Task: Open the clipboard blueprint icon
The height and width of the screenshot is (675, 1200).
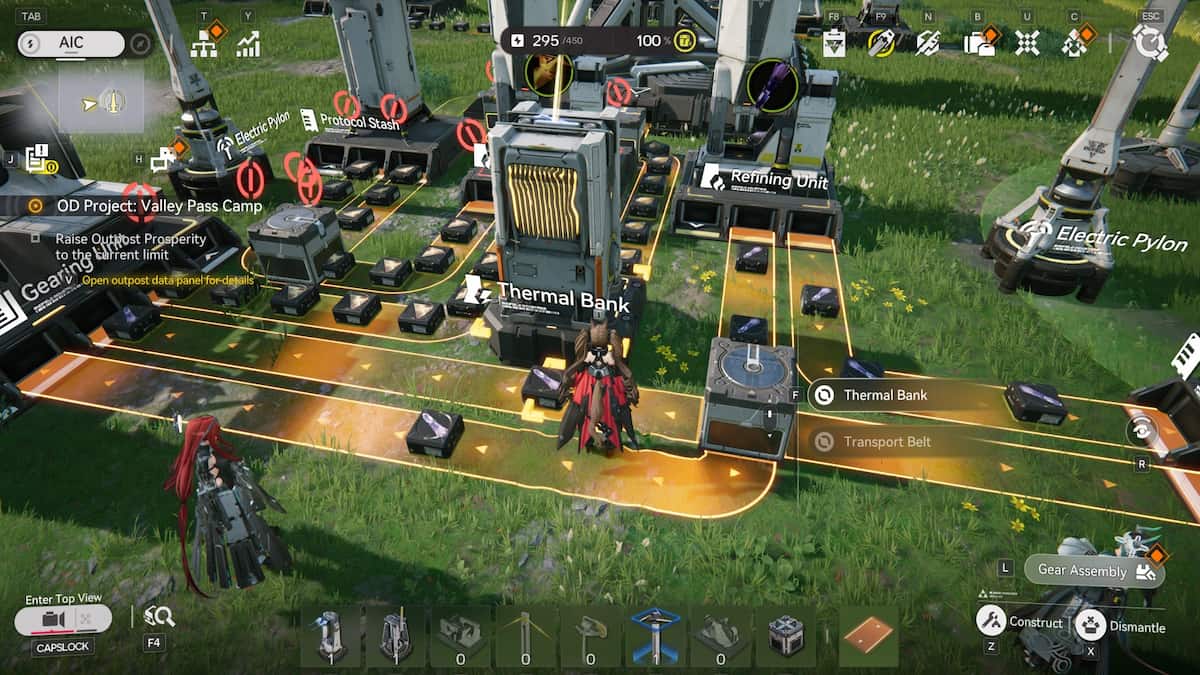Action: pos(834,43)
